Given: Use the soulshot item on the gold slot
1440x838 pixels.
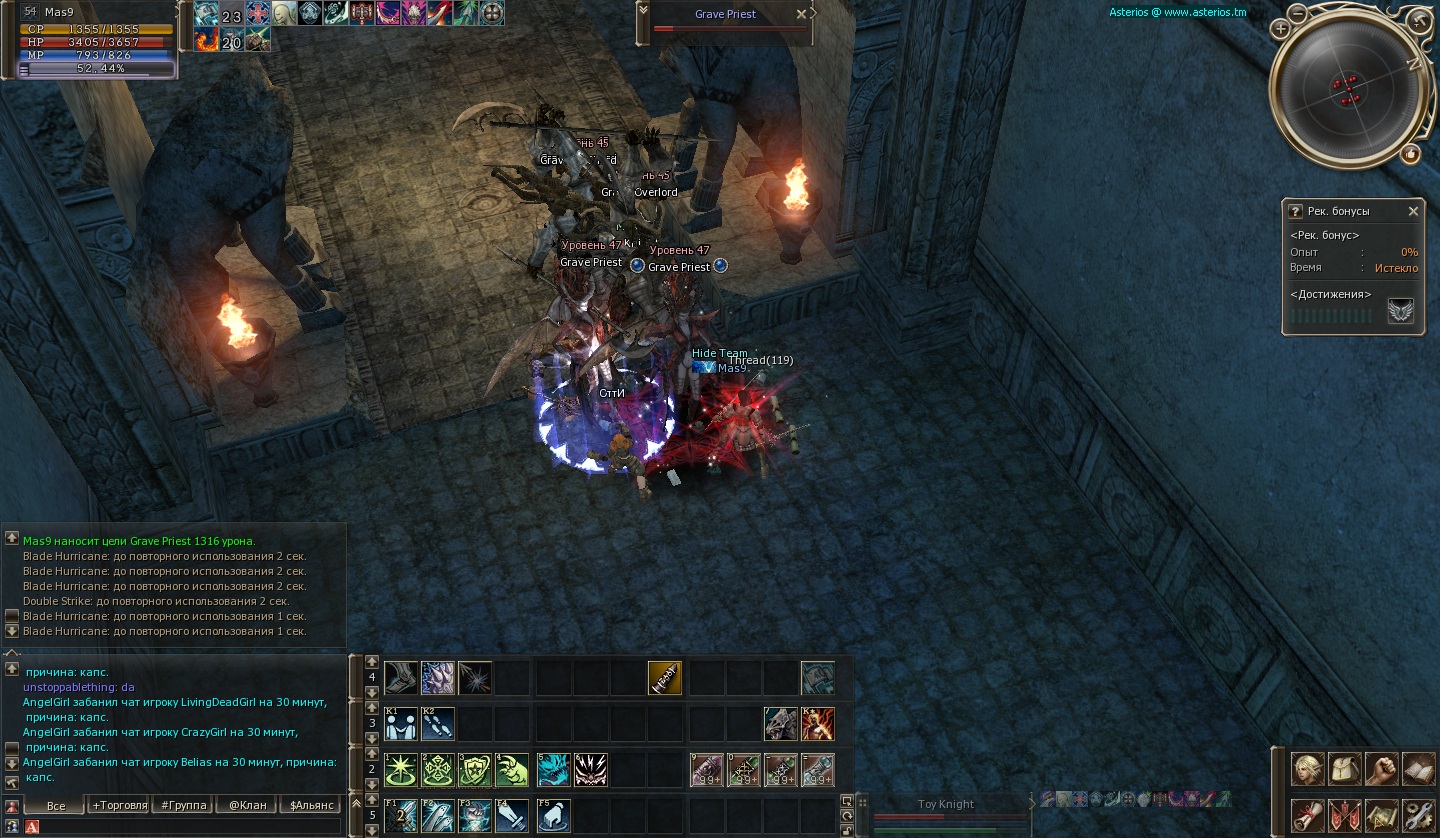Looking at the screenshot, I should point(664,678).
